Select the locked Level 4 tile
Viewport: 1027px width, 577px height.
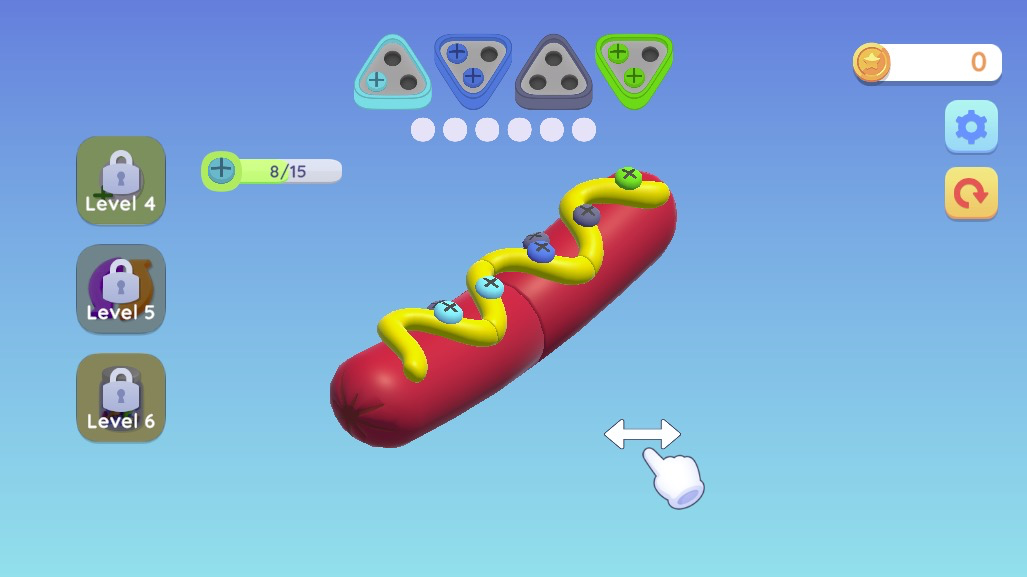[121, 181]
